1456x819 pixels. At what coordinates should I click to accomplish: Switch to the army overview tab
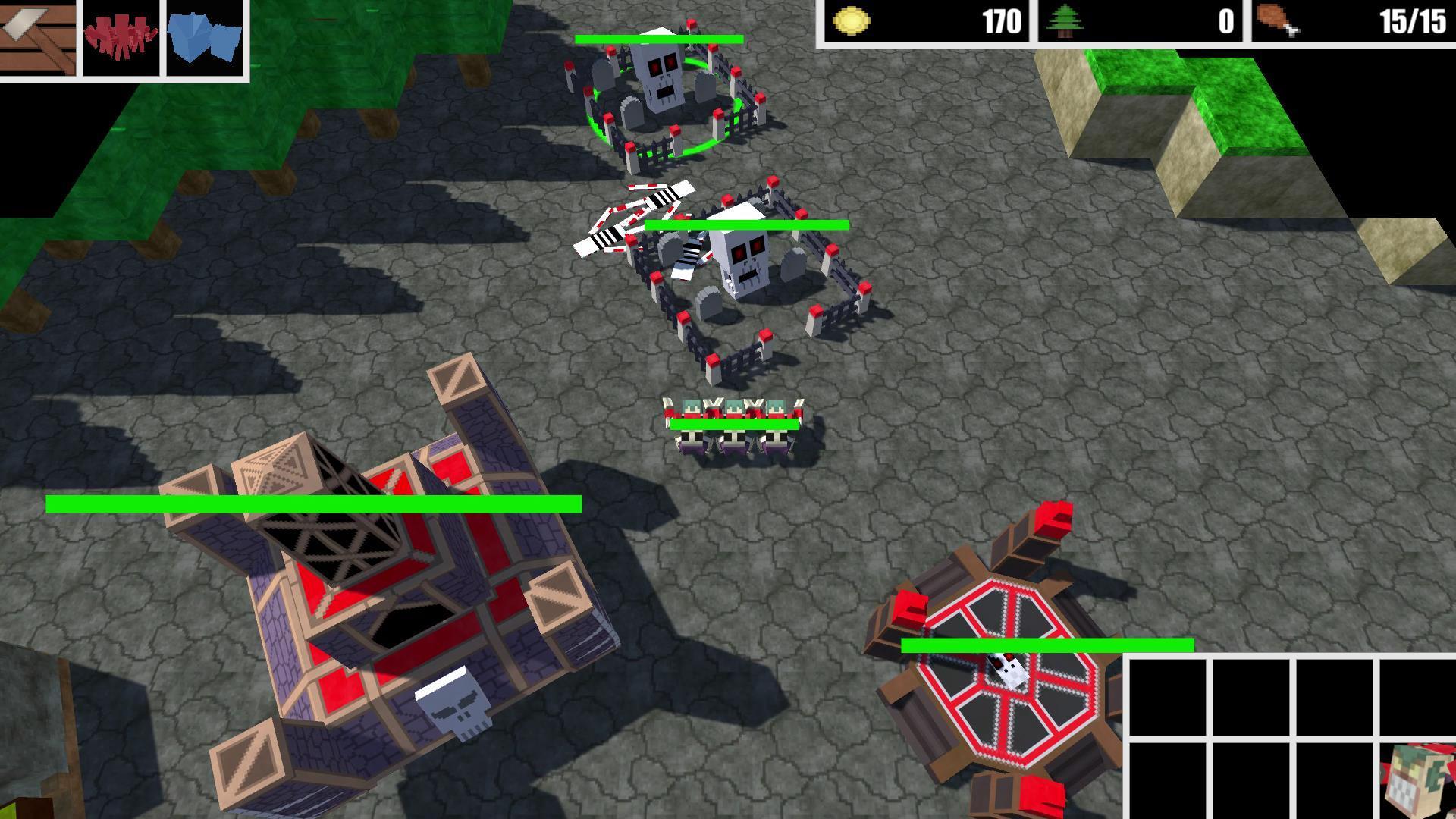[121, 38]
